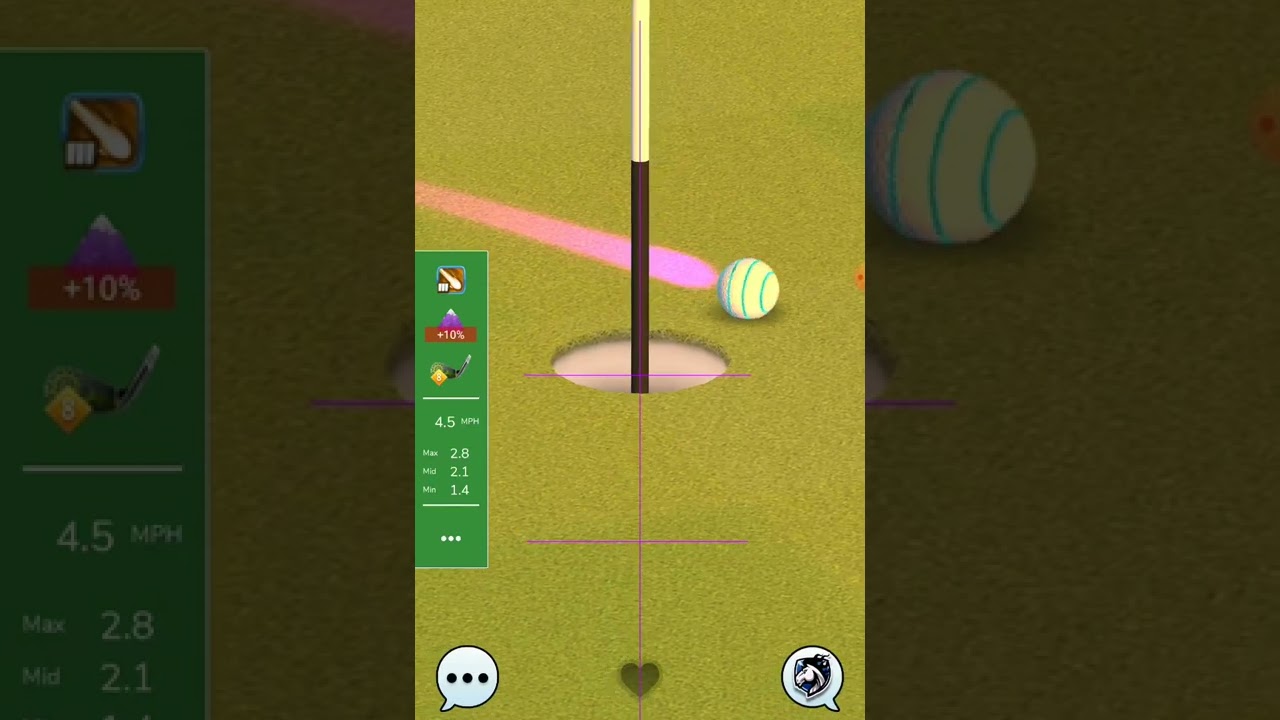Tap the heart icon at the bottom

640,679
